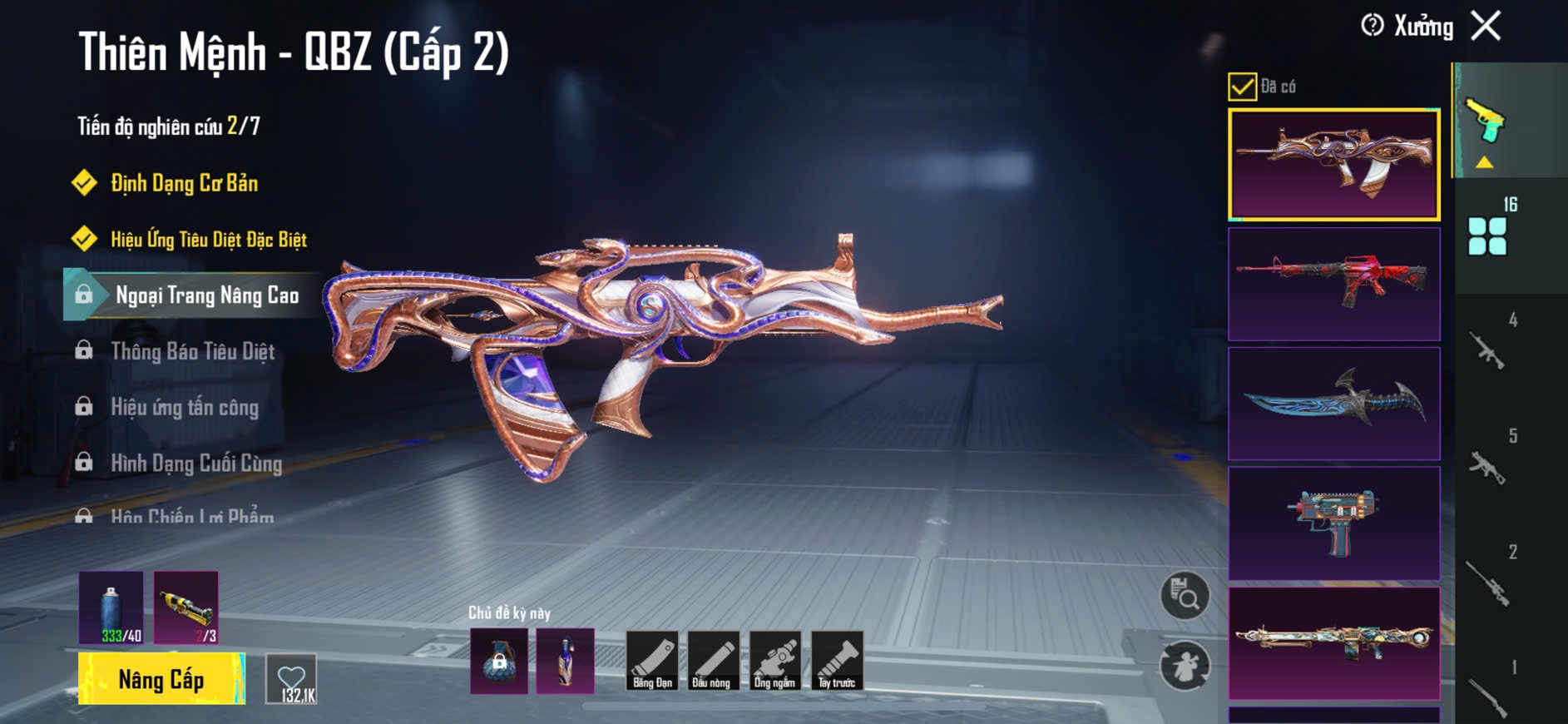The height and width of the screenshot is (724, 1568).
Task: Select the Băng Đạn attachment slot
Action: click(x=652, y=661)
